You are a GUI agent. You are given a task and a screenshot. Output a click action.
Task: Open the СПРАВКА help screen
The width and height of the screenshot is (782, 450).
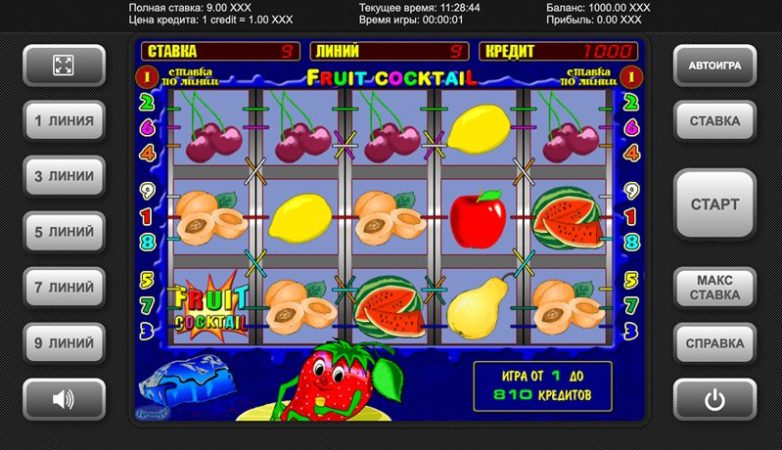coord(714,343)
